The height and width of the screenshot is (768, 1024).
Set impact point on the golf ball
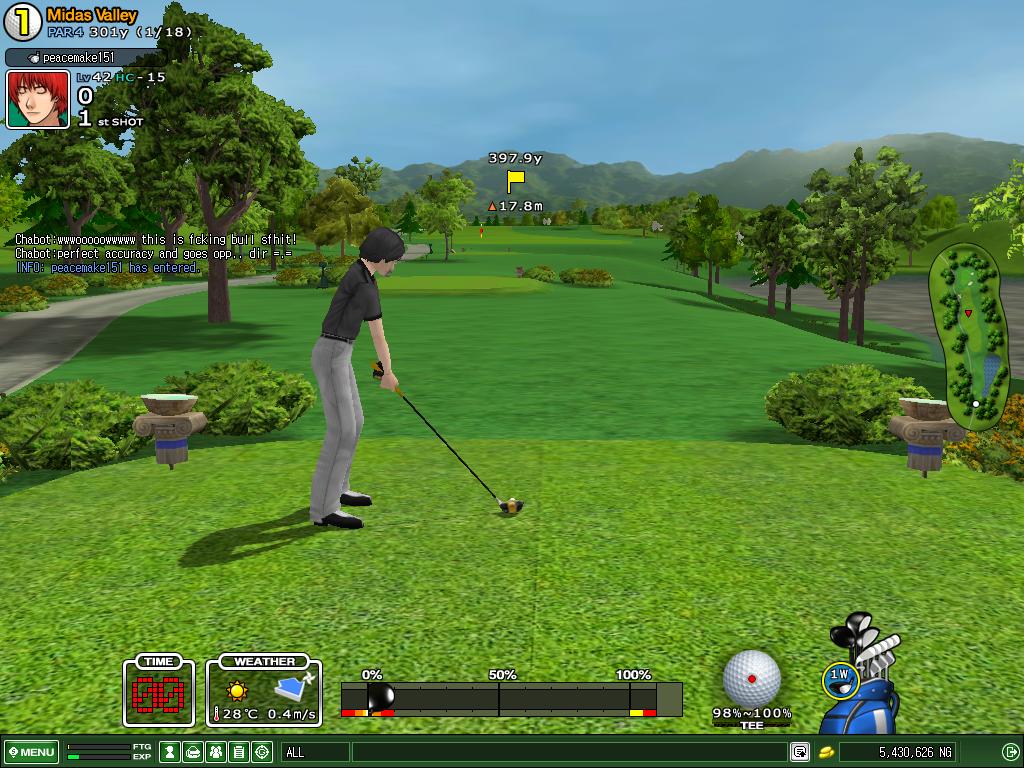751,678
